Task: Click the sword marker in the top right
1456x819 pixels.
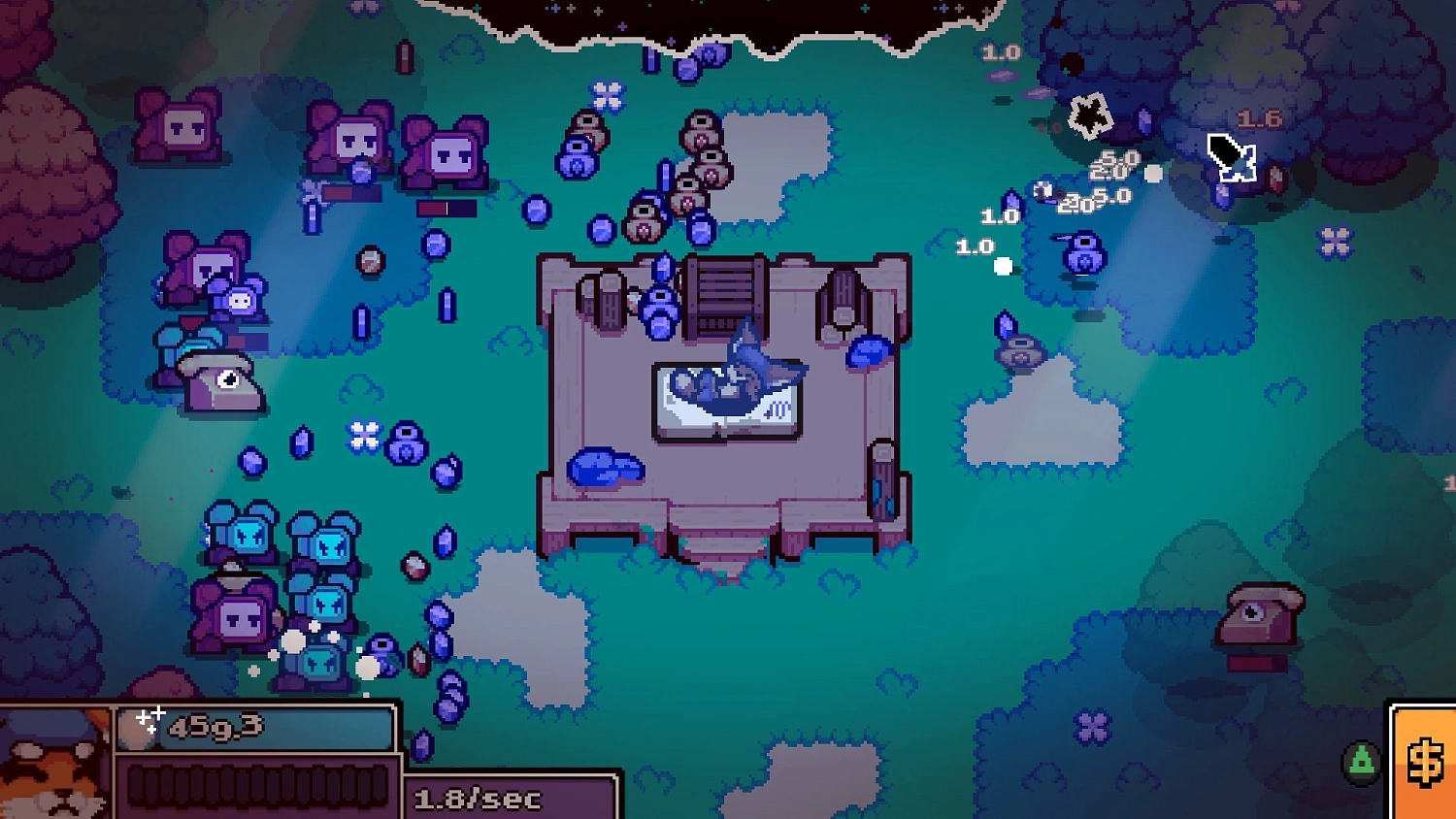Action: pyautogui.click(x=1232, y=157)
